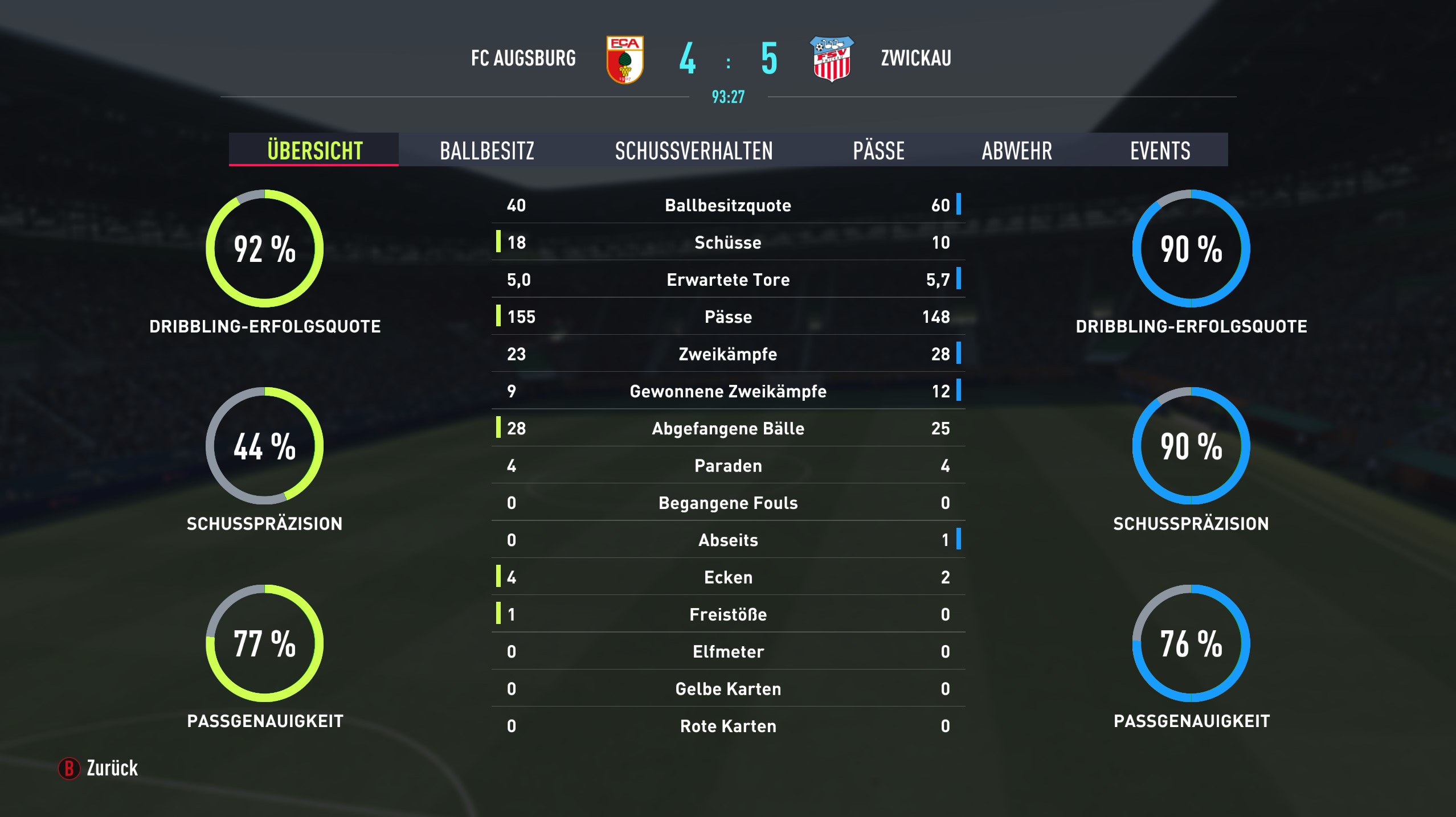Screen dimensions: 1456x817
Task: Switch to the Abwehr tab
Action: click(x=1017, y=150)
